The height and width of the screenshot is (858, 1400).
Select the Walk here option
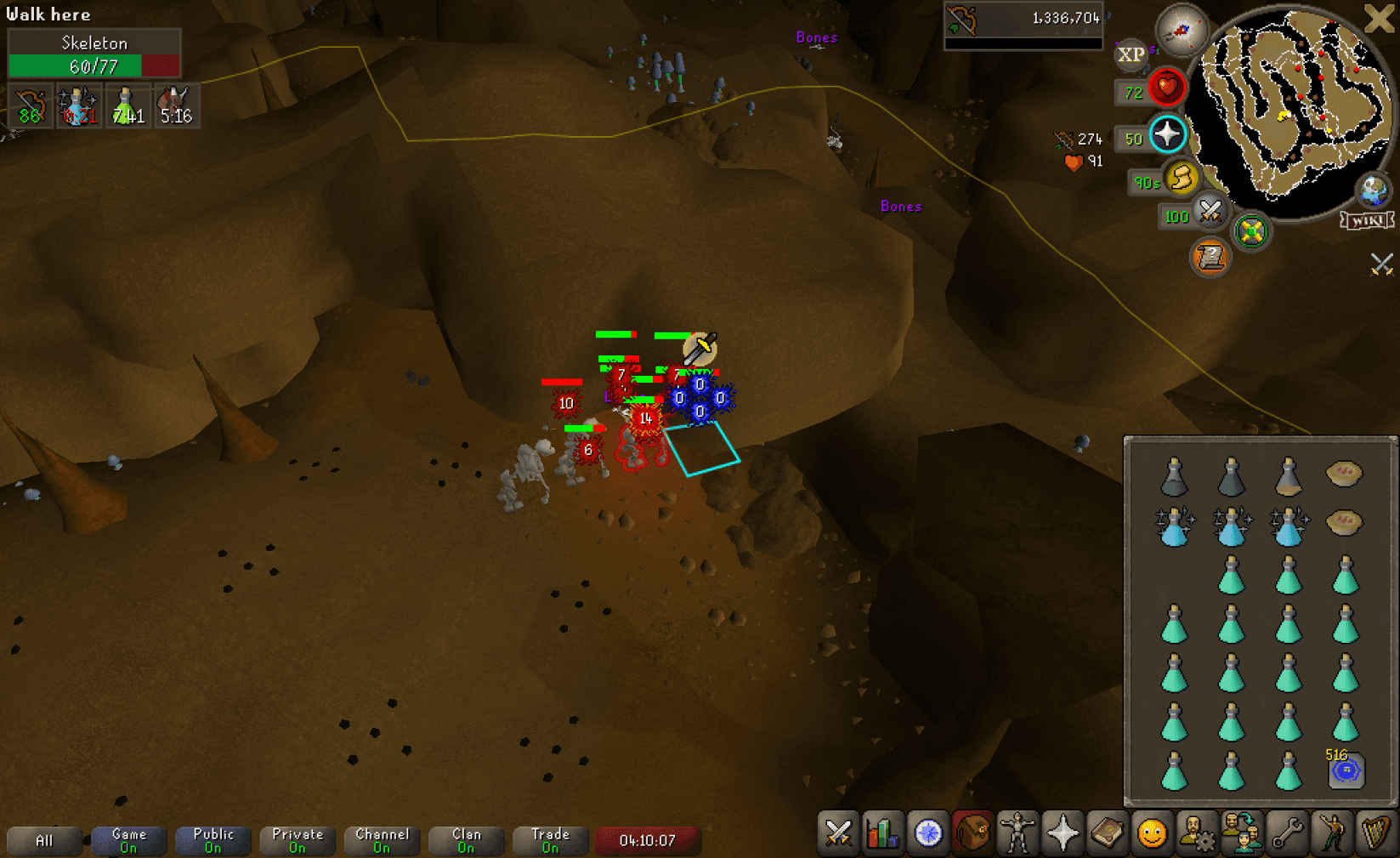(x=47, y=14)
